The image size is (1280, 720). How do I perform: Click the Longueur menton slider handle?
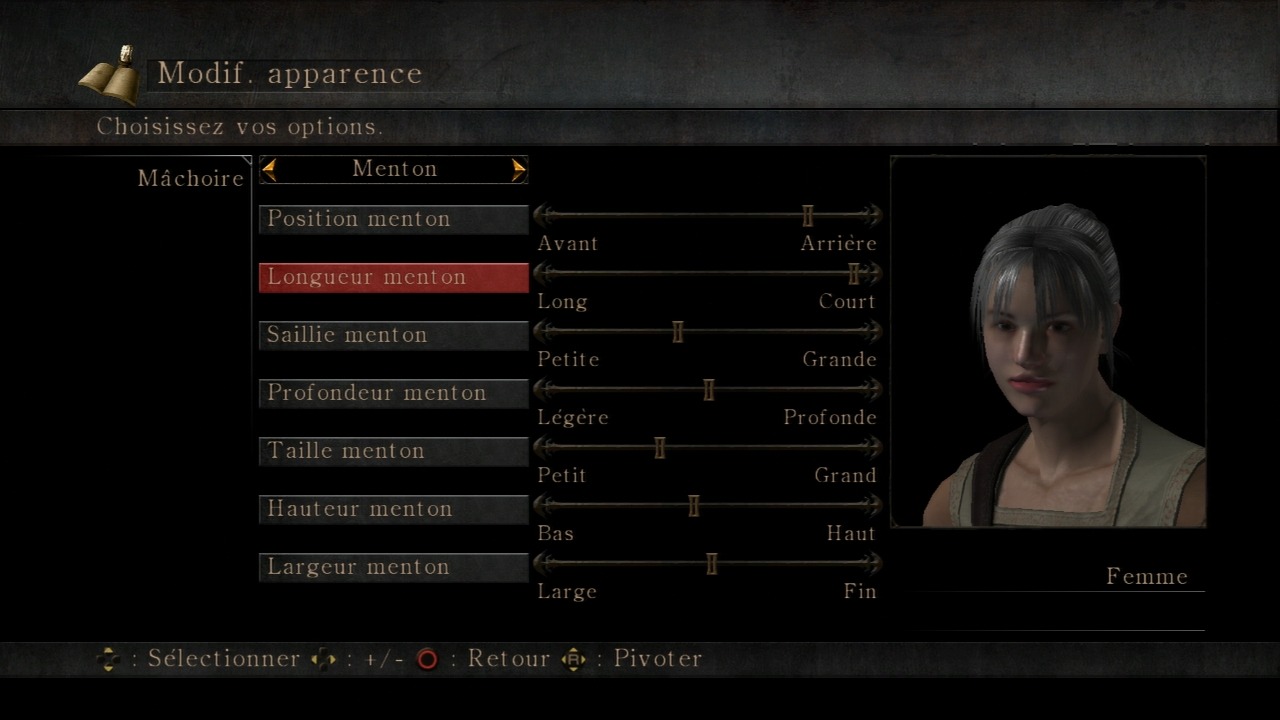point(854,273)
